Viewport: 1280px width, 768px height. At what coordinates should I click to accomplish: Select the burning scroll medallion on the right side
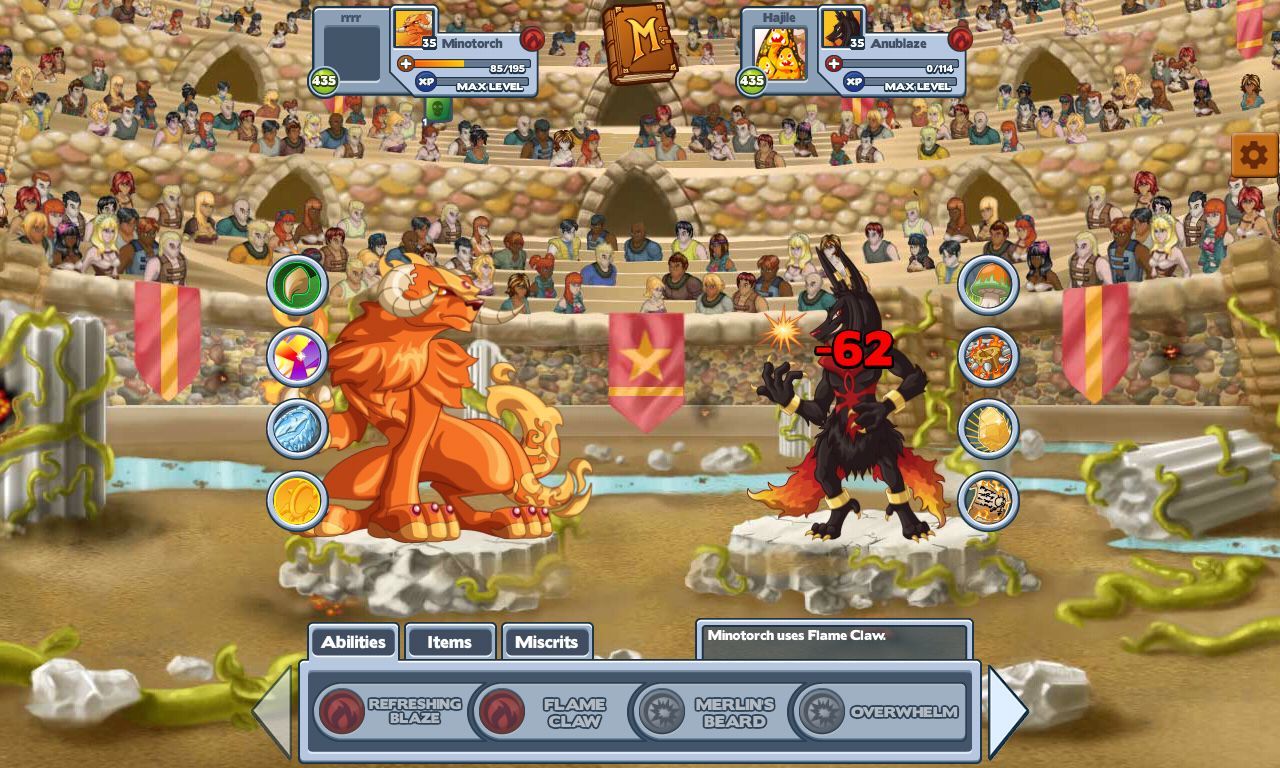click(988, 500)
